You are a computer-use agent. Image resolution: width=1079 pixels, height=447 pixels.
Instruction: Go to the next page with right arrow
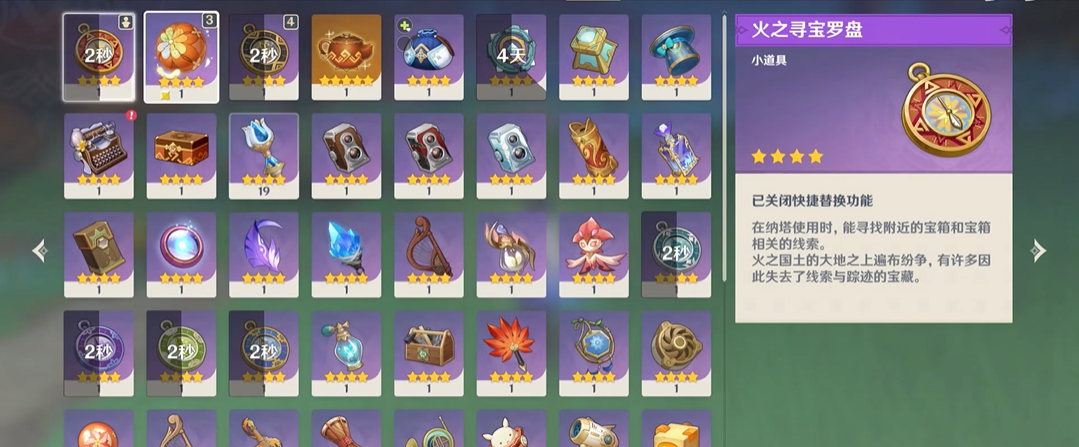tap(1039, 250)
